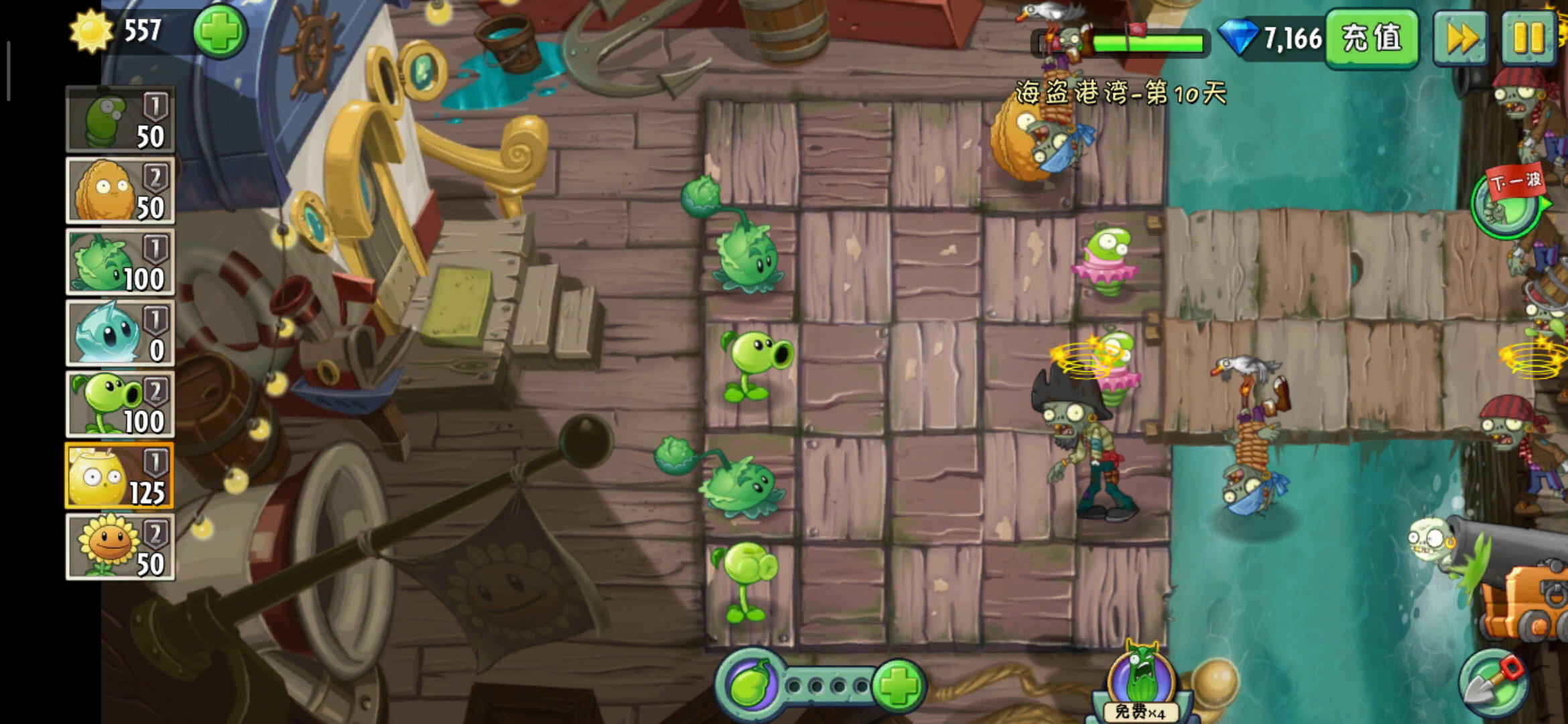Add more sun with the green plus
Viewport: 1568px width, 724px height.
pos(220,31)
